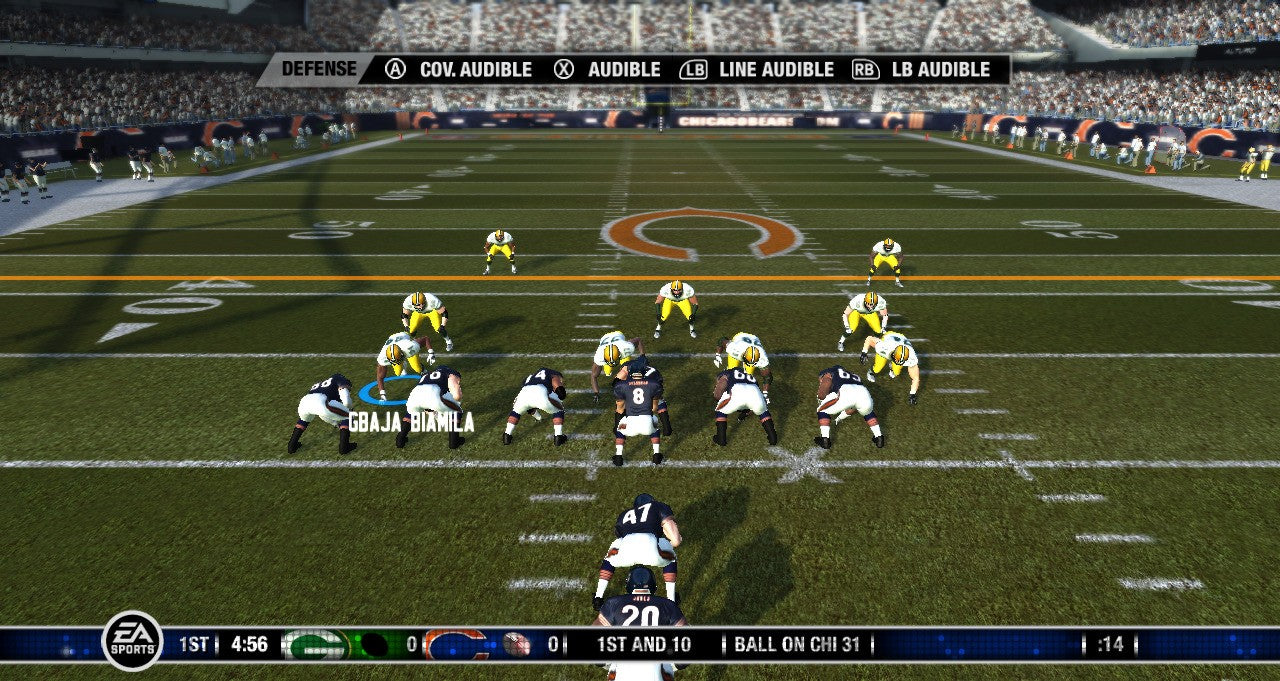Select the plain AUDIBLE option
Image resolution: width=1280 pixels, height=681 pixels.
[608, 70]
